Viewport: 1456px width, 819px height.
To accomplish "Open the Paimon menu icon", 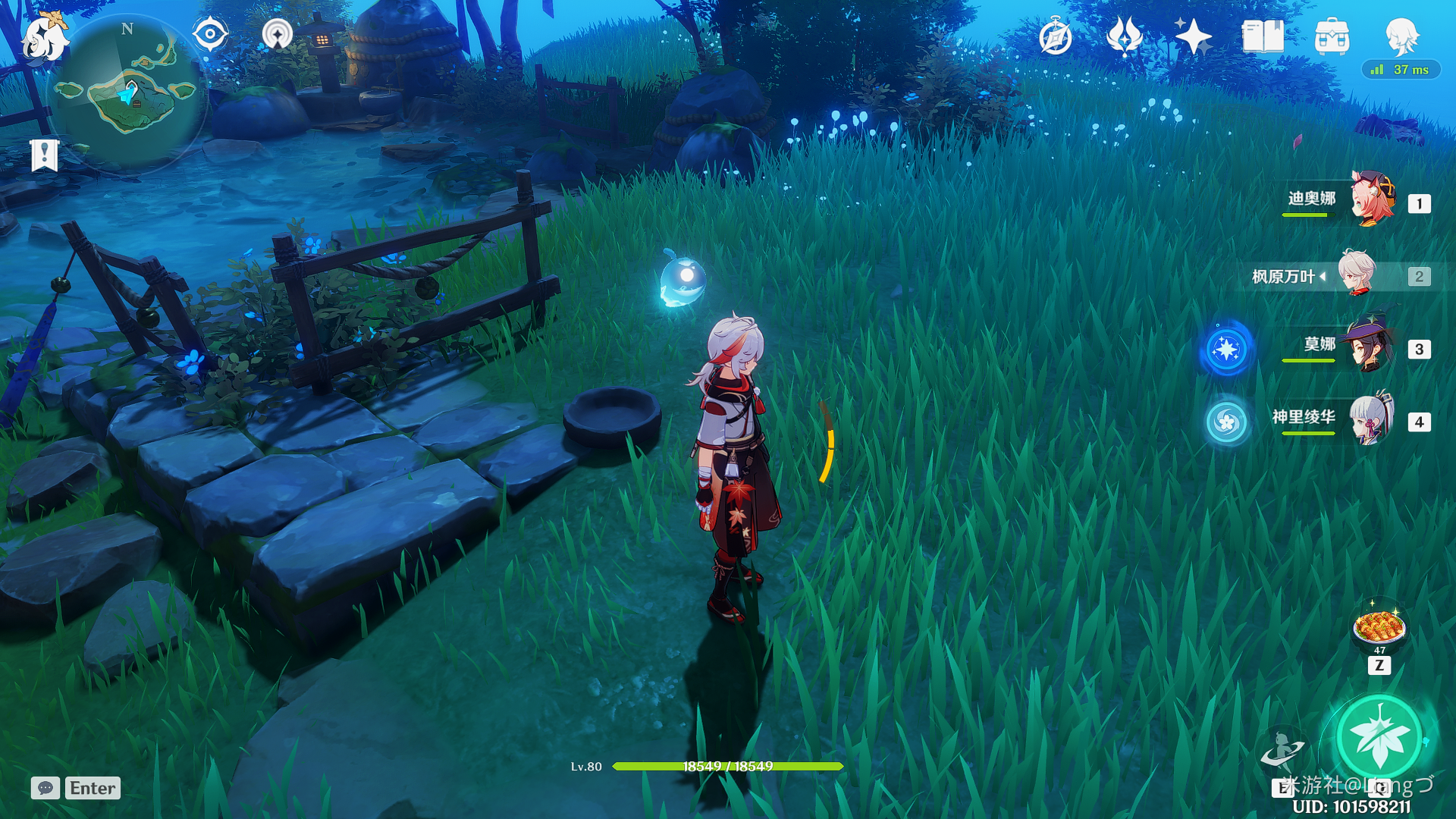I will [43, 36].
